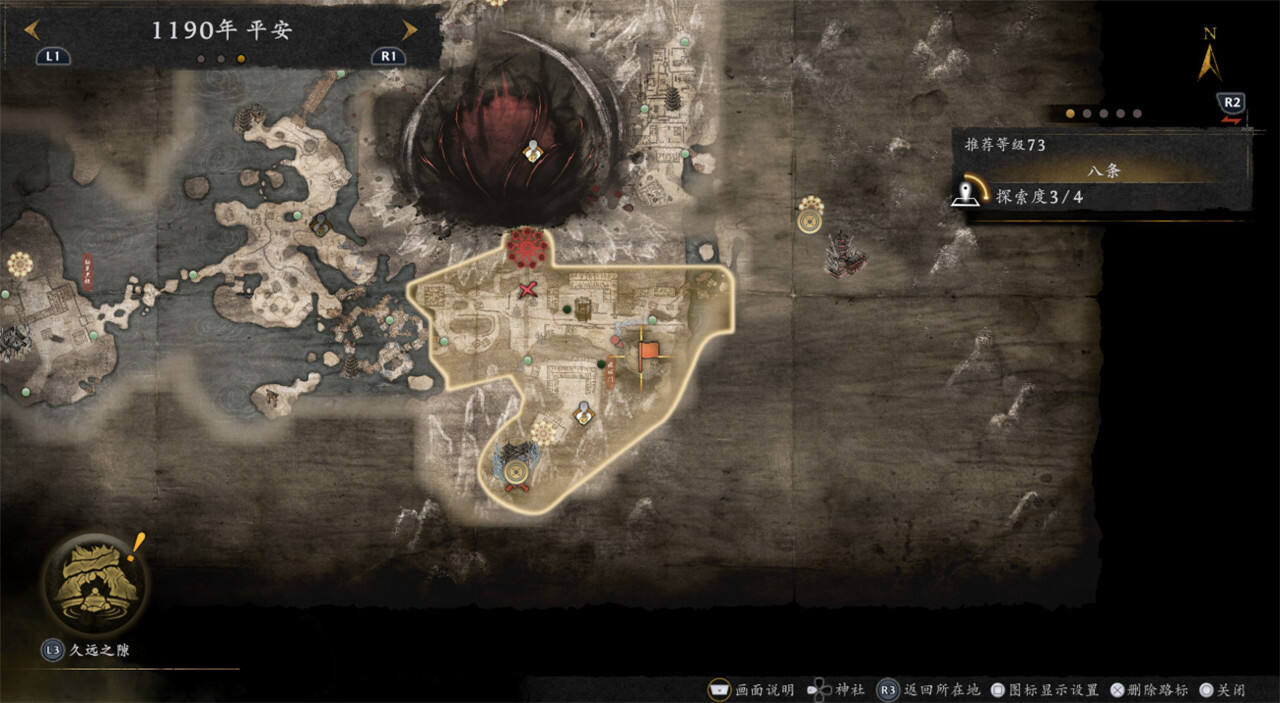Select the large red flower-shaped marker
This screenshot has height=703, width=1280.
[527, 247]
